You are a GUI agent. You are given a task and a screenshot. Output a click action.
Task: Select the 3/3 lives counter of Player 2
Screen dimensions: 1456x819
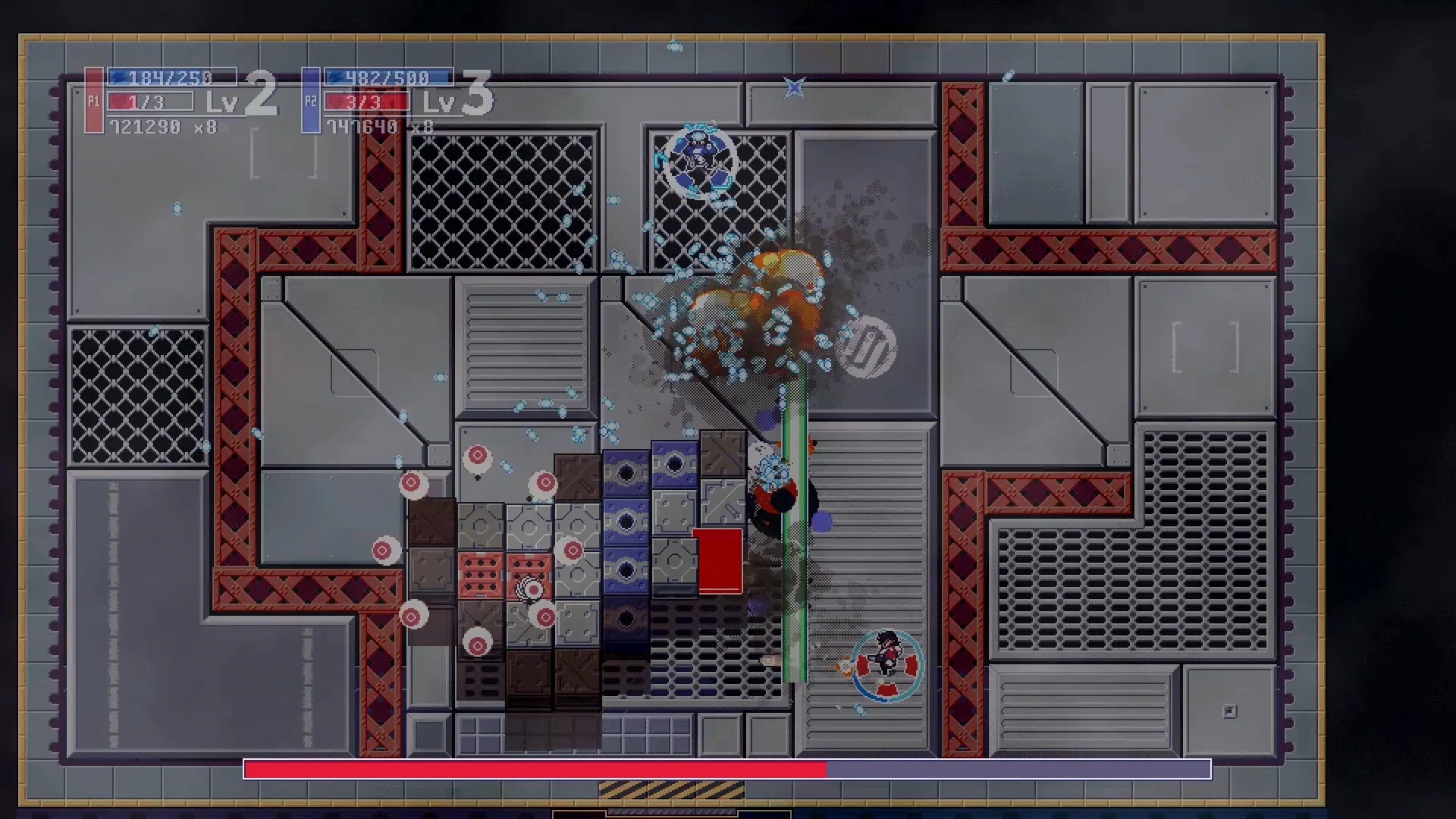click(x=365, y=101)
